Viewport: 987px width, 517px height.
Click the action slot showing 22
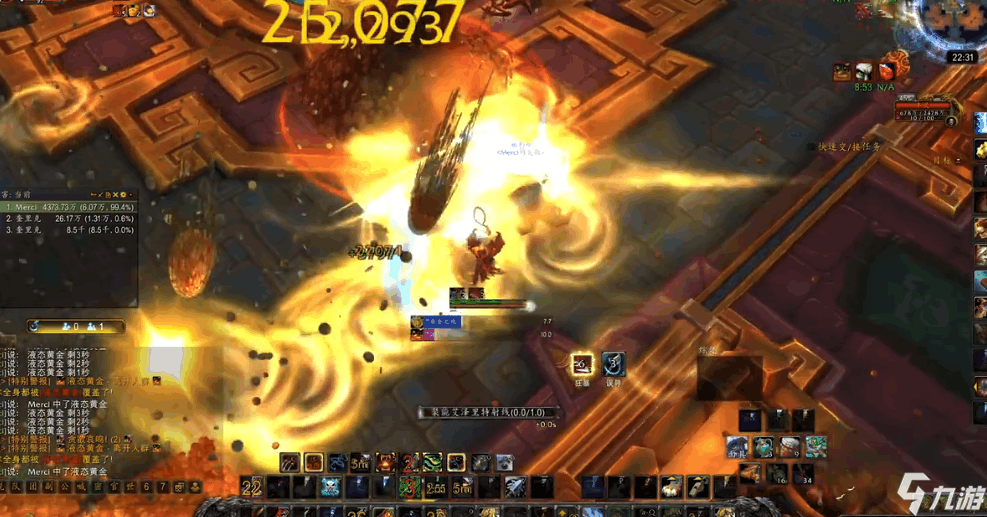252,487
